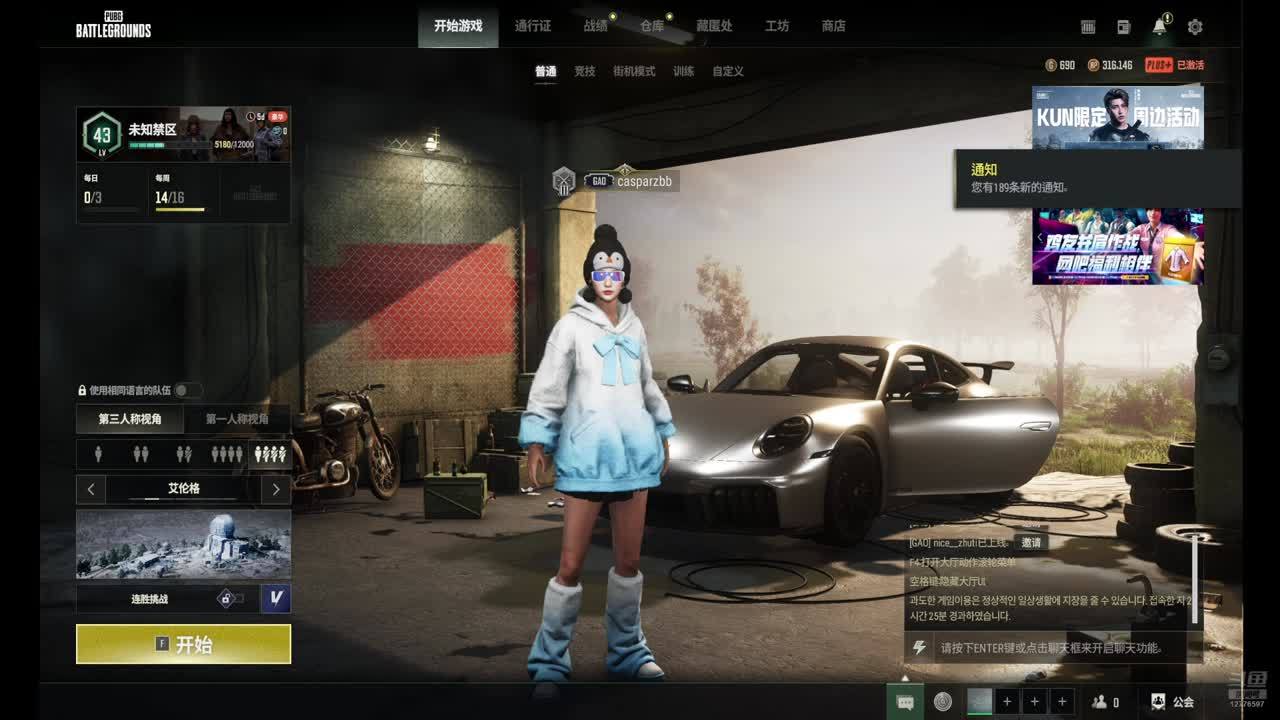Toggle the 使用相同语言的队伍 same-language team switch
The height and width of the screenshot is (720, 1280).
point(188,390)
